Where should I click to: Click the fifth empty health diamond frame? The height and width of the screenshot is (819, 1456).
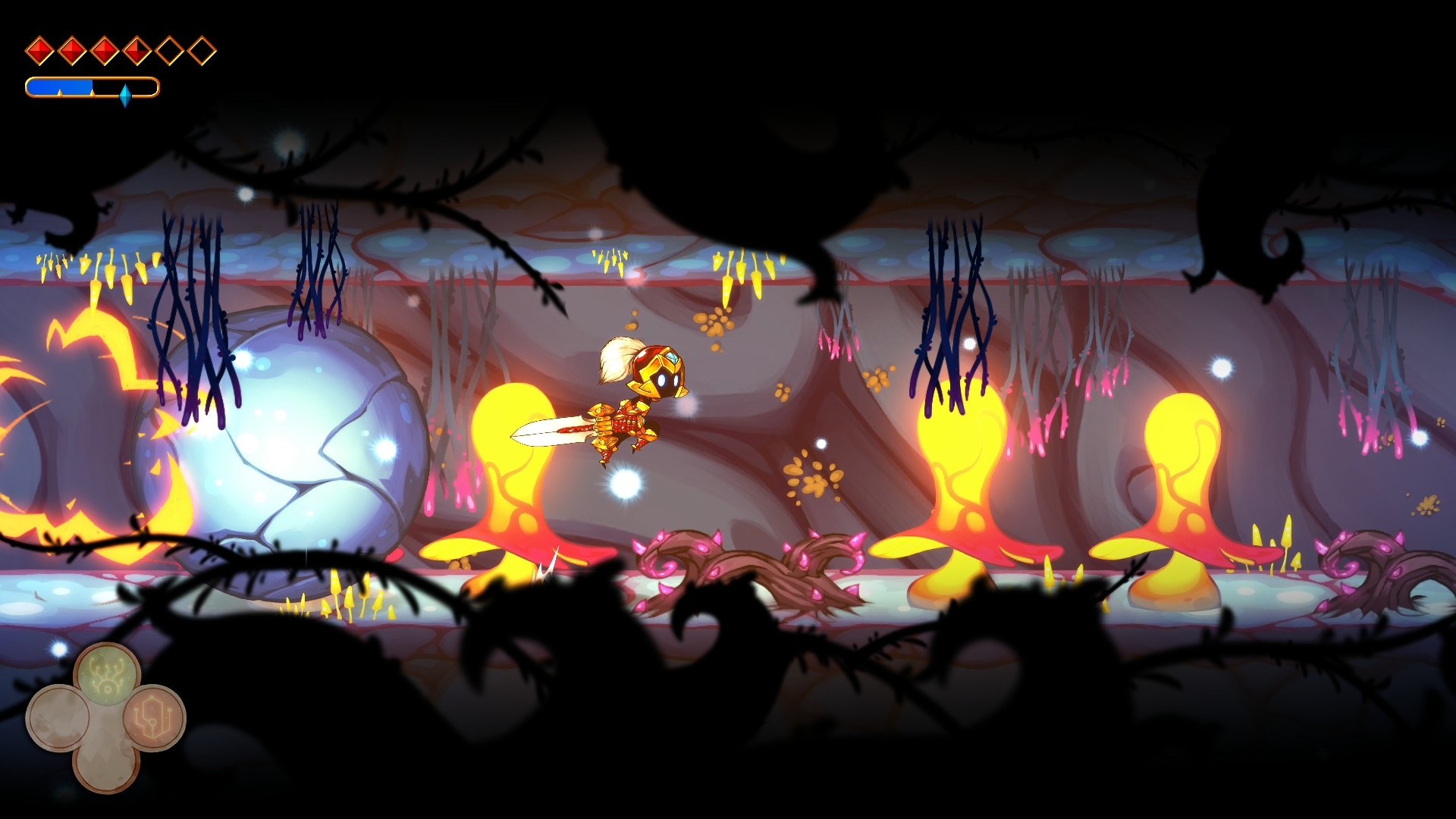(169, 50)
